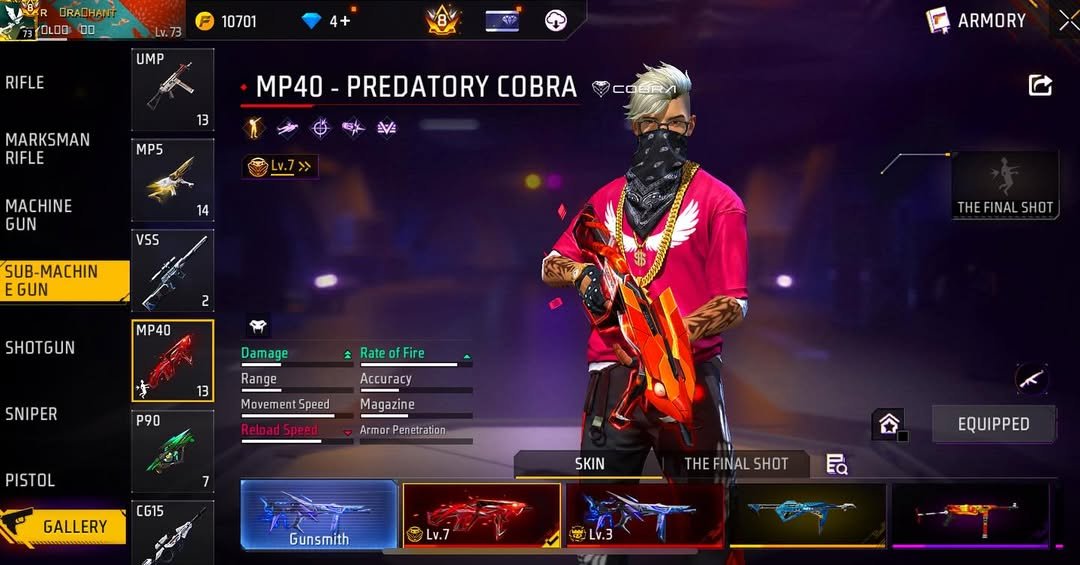Open the Pistol category
Image resolution: width=1080 pixels, height=565 pixels.
(30, 480)
